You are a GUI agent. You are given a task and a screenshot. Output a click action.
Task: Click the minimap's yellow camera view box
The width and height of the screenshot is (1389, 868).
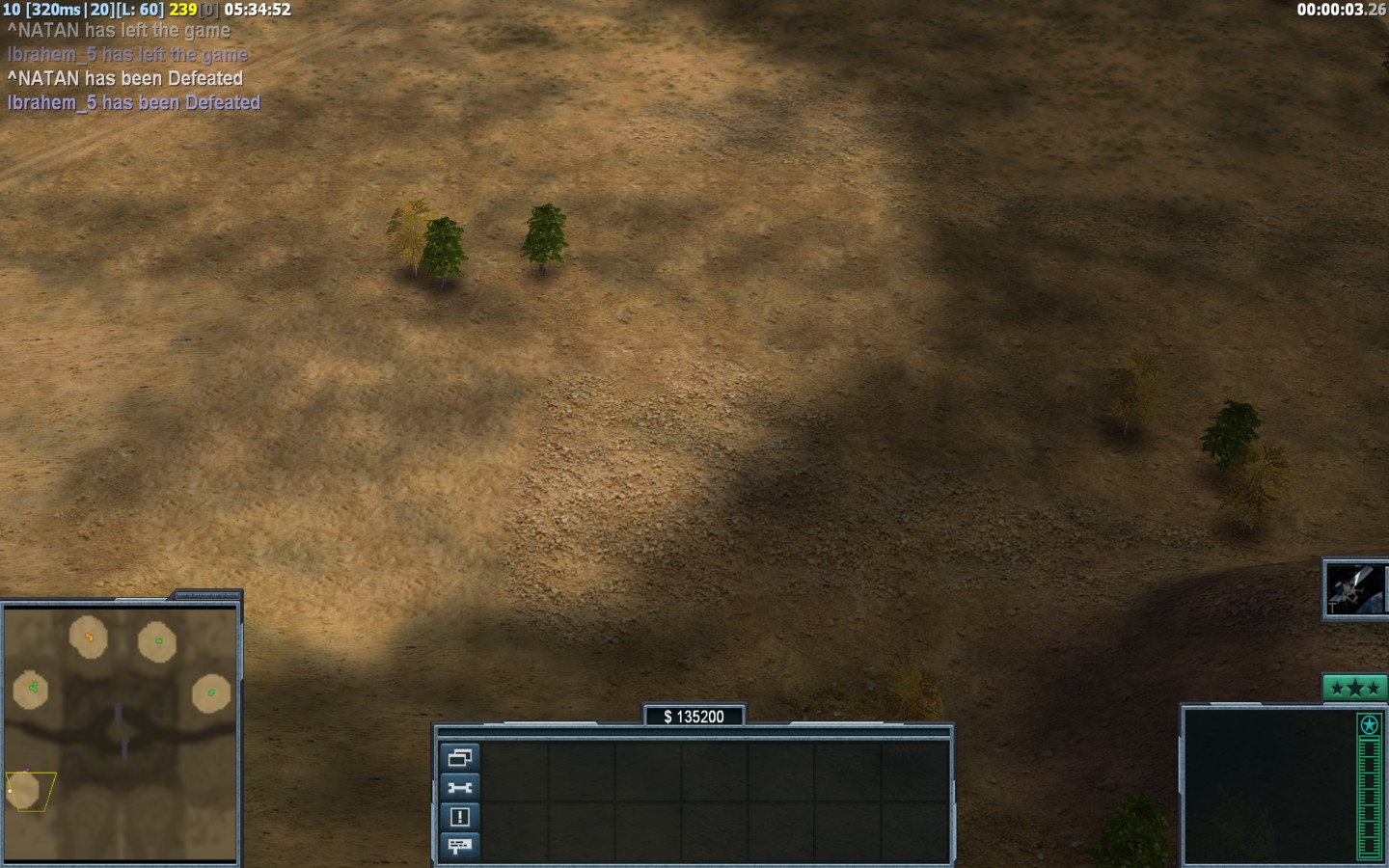click(29, 791)
